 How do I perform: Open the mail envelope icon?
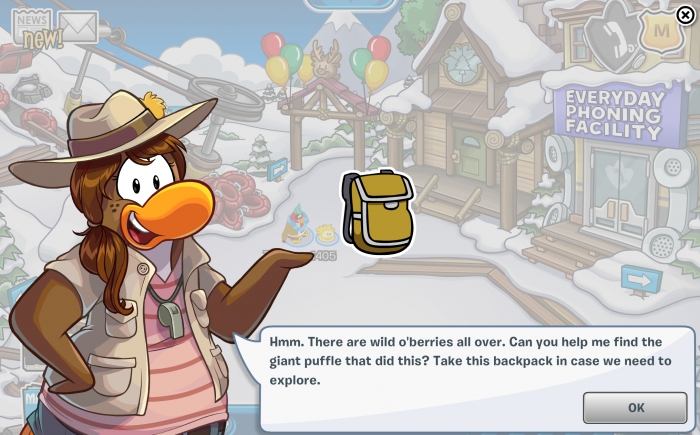pyautogui.click(x=78, y=27)
